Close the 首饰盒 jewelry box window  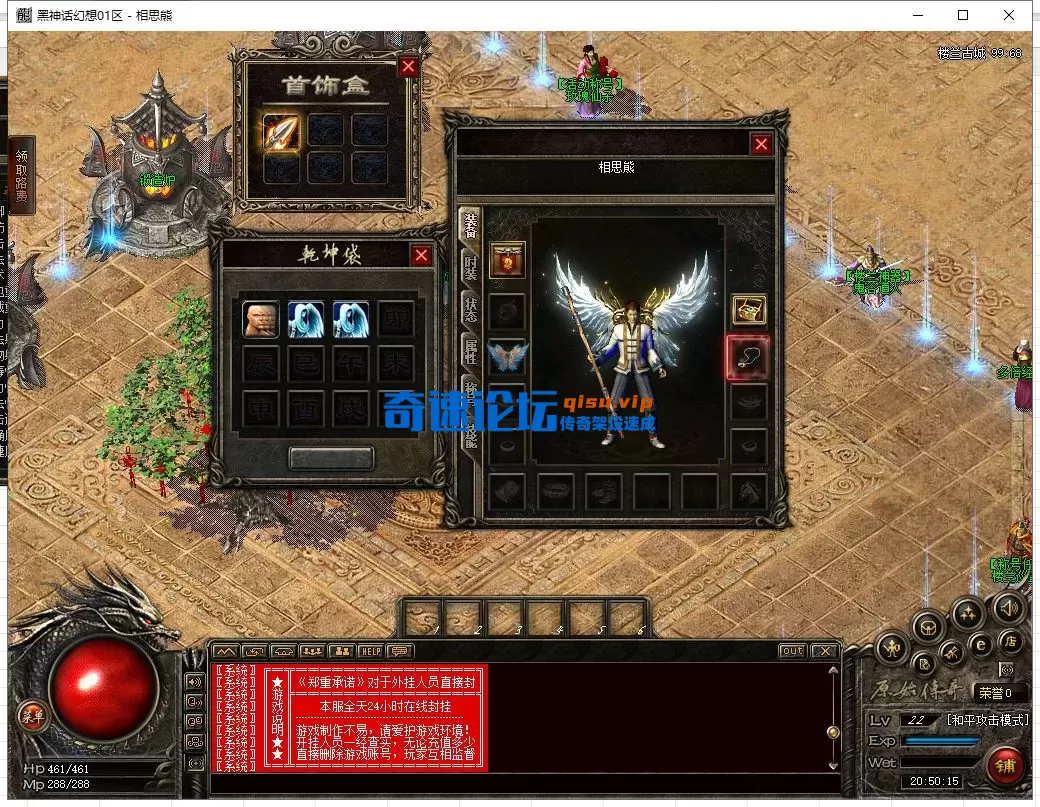point(408,67)
